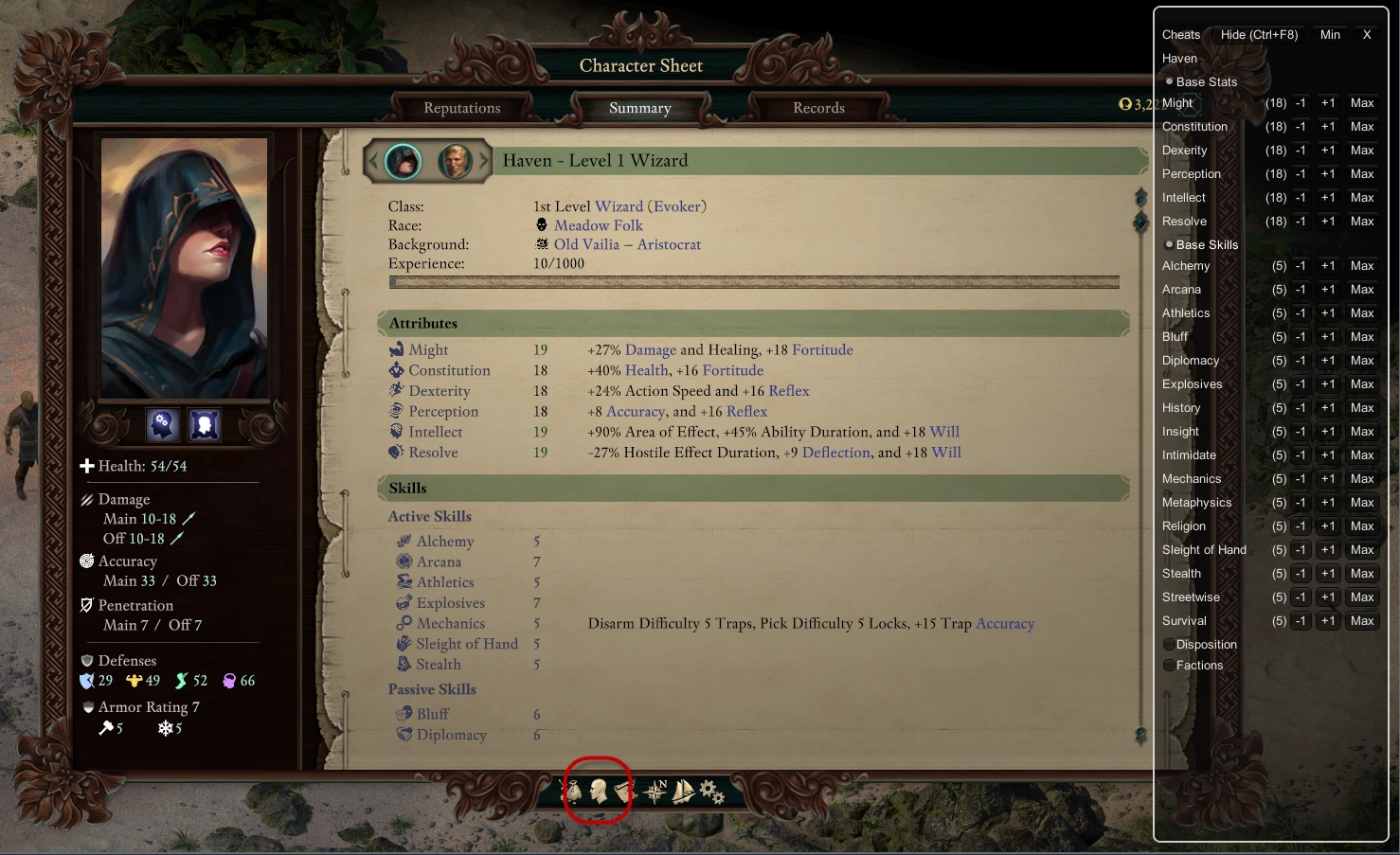Switch to the Reputations tab
The height and width of the screenshot is (855, 1400).
pos(462,108)
